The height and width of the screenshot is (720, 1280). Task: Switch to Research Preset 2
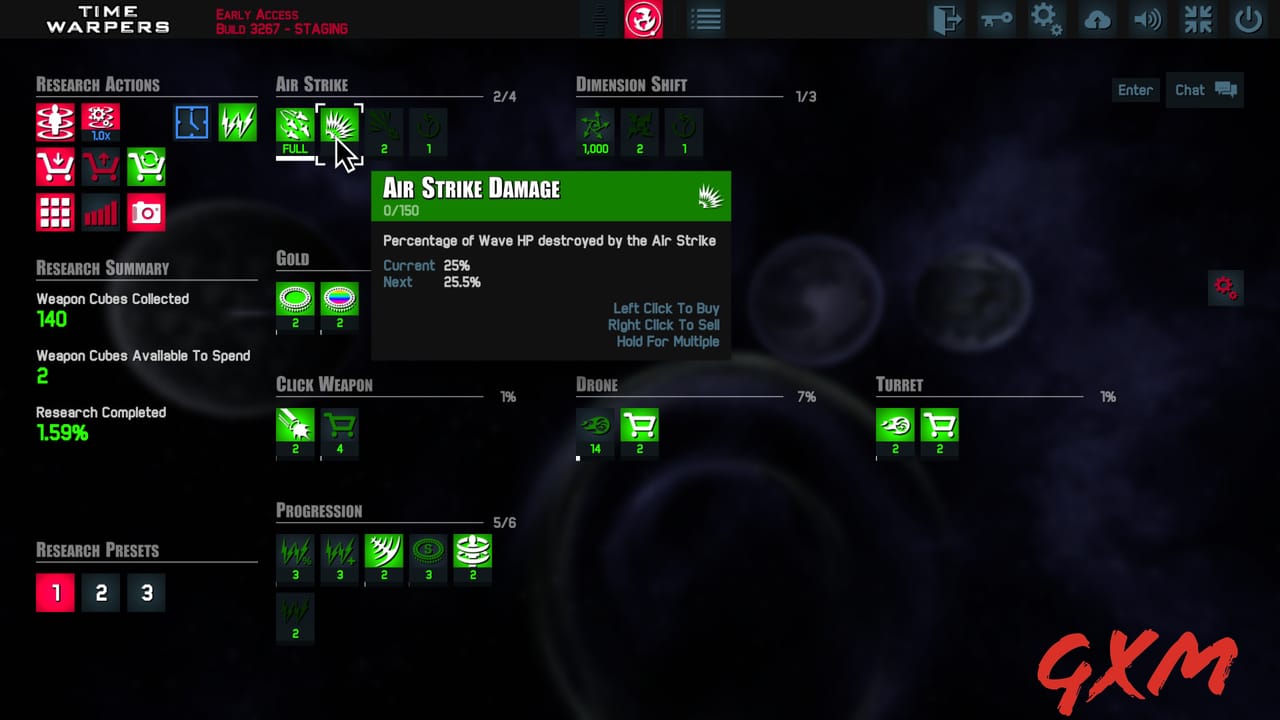click(100, 592)
